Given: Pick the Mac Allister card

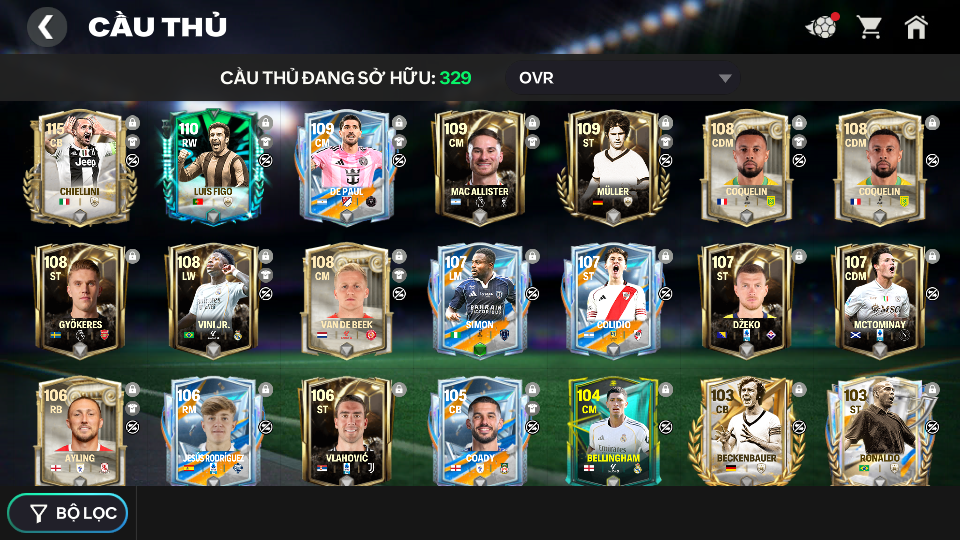Looking at the screenshot, I should click(x=479, y=166).
